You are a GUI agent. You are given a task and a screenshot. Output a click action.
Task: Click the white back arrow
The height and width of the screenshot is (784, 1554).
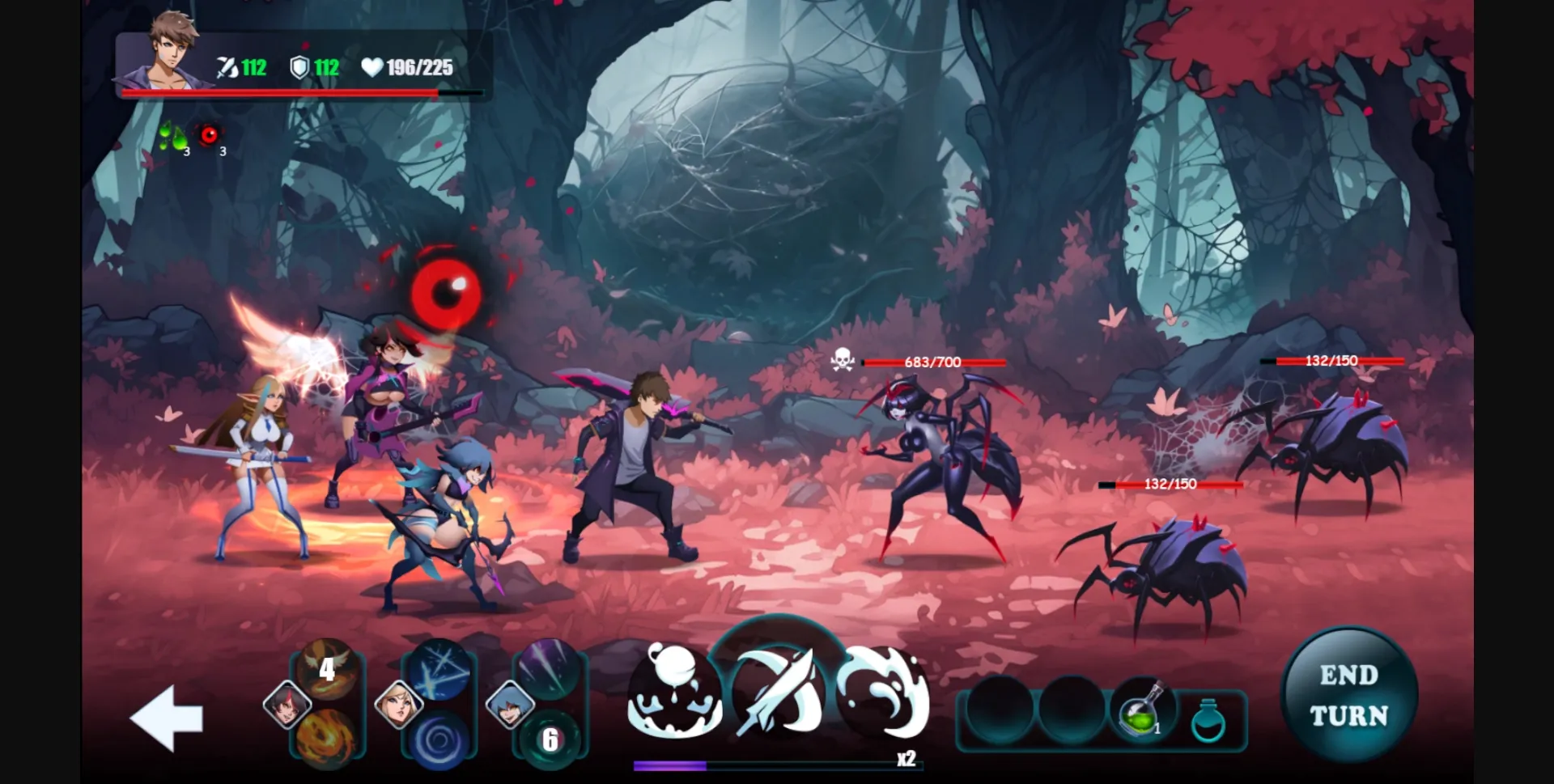[167, 718]
